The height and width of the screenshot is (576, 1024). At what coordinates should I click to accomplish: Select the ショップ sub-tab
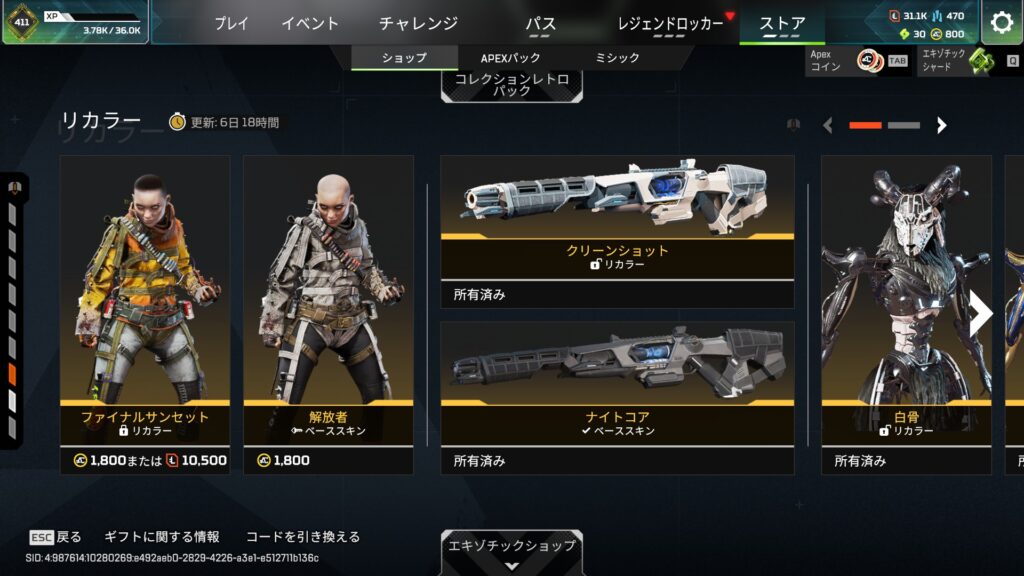pyautogui.click(x=404, y=58)
